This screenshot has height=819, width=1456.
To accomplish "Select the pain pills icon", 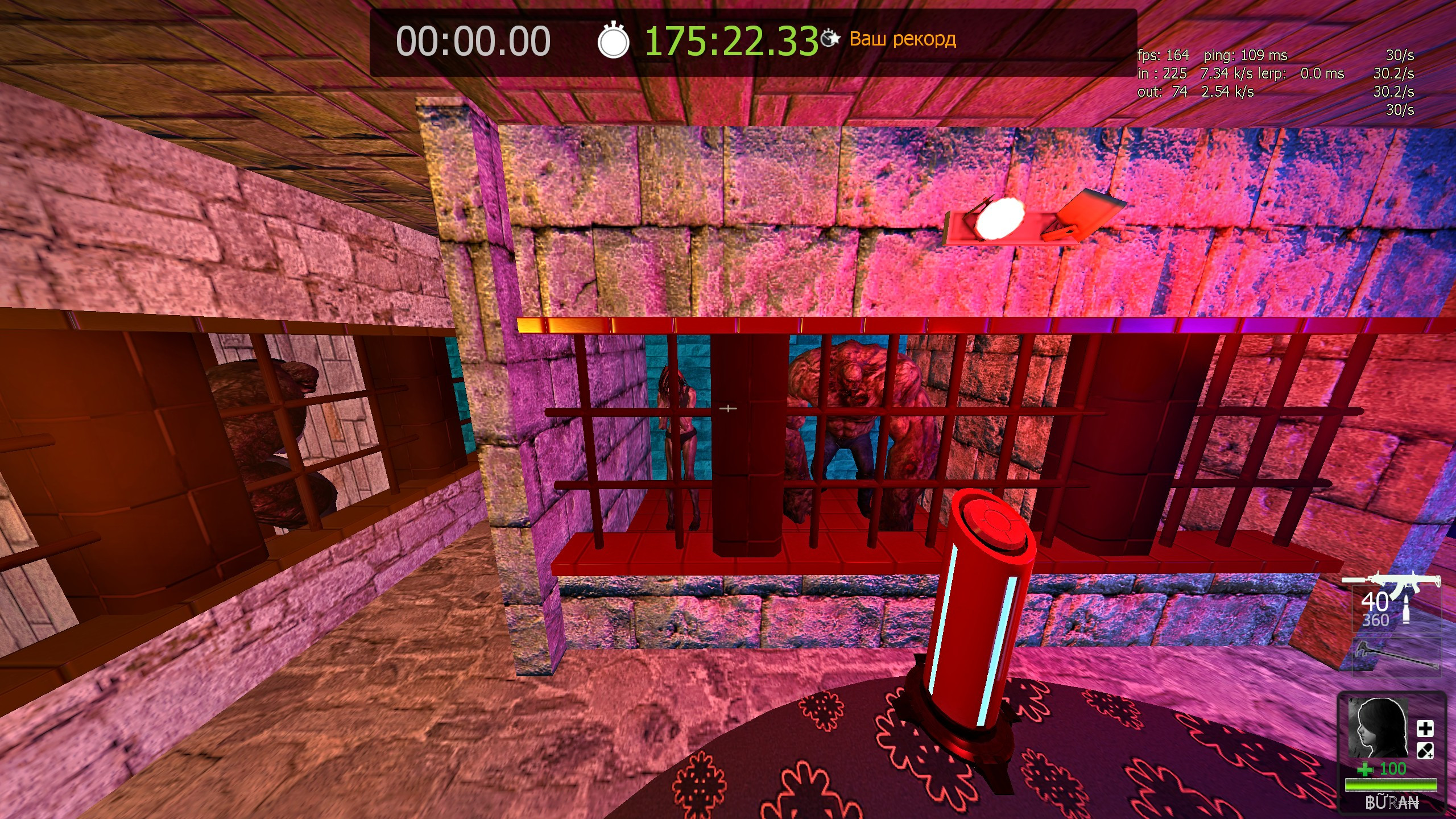I will [1425, 751].
